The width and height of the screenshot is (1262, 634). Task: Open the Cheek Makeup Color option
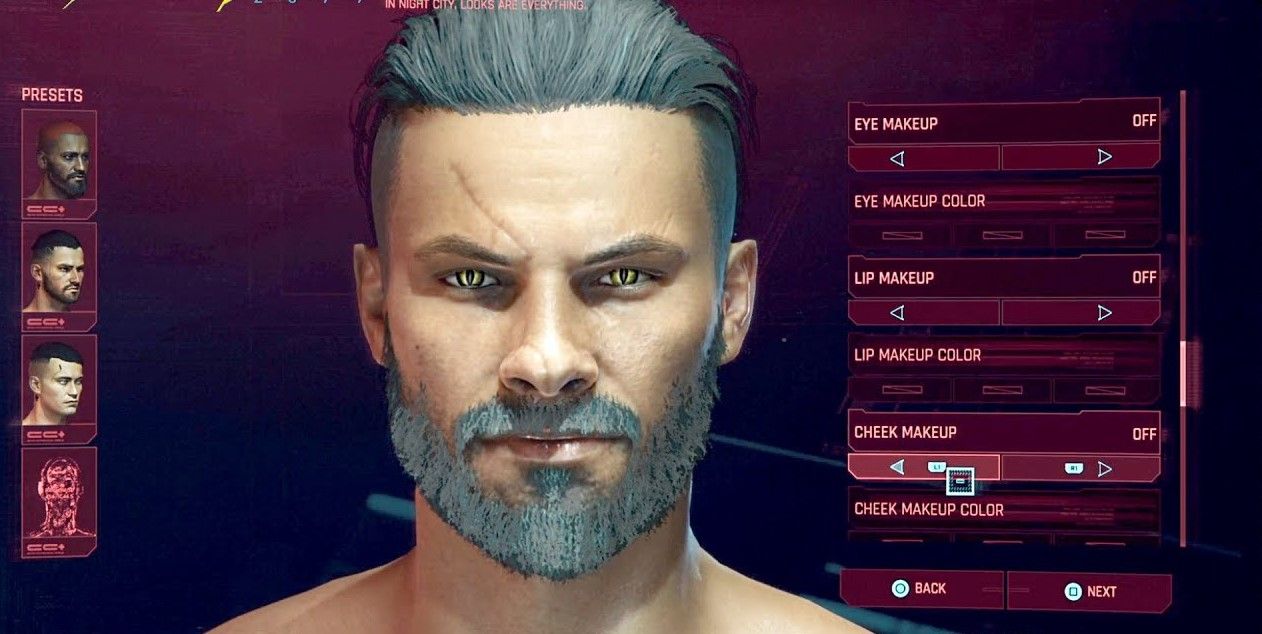click(x=1003, y=509)
